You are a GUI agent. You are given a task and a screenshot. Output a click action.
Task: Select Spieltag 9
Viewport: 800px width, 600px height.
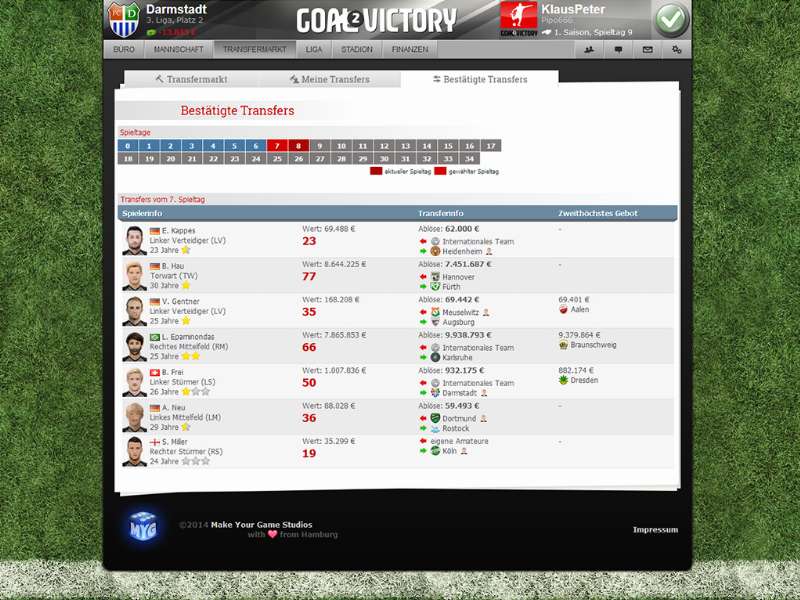(x=319, y=146)
